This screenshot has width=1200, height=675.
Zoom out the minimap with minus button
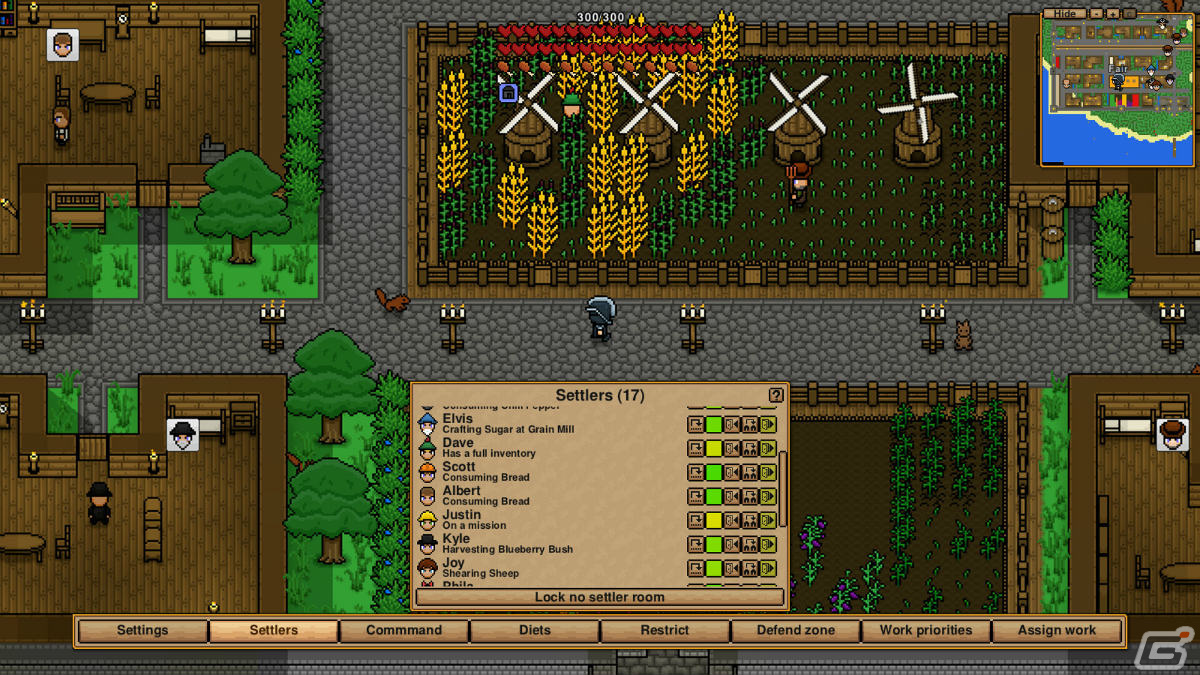pyautogui.click(x=1096, y=14)
